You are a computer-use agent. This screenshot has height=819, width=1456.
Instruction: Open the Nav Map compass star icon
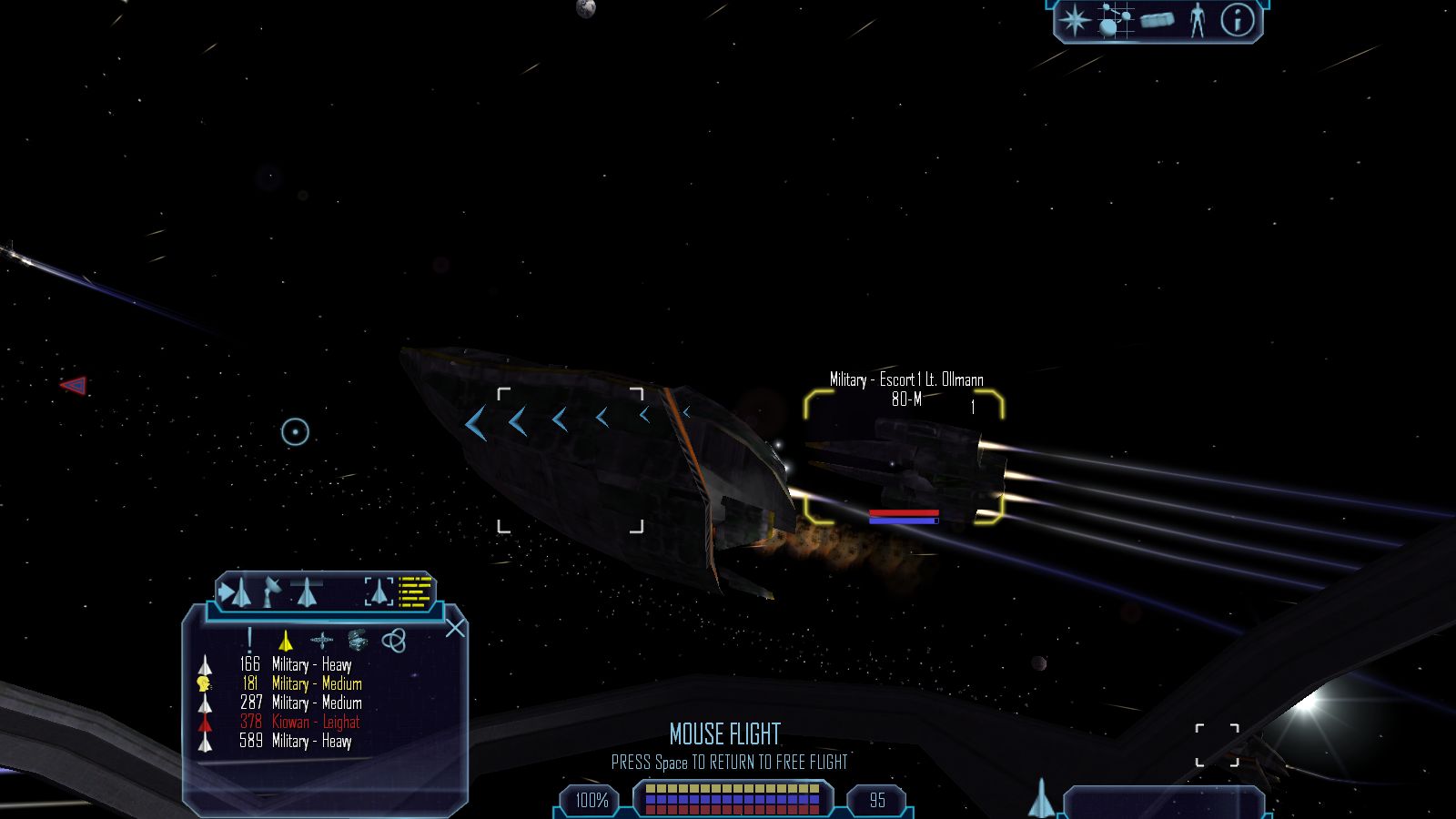(1075, 21)
